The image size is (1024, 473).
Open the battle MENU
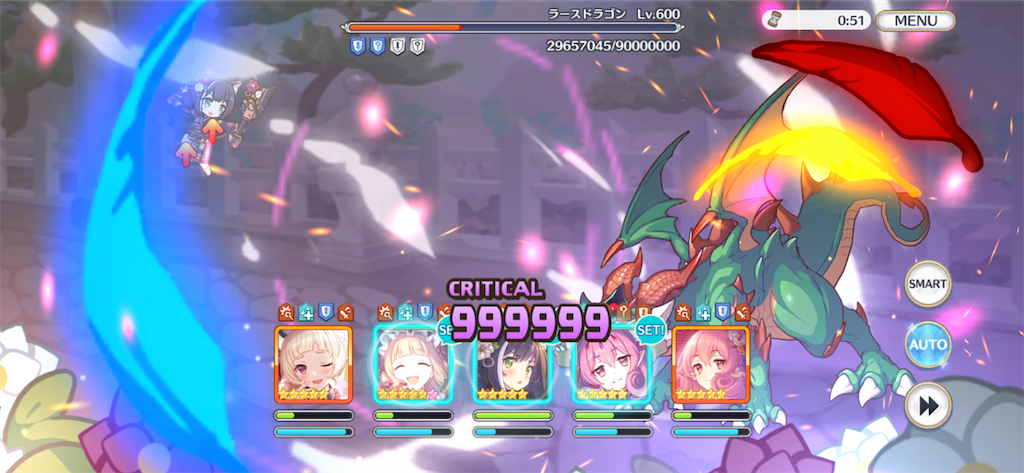(x=915, y=20)
